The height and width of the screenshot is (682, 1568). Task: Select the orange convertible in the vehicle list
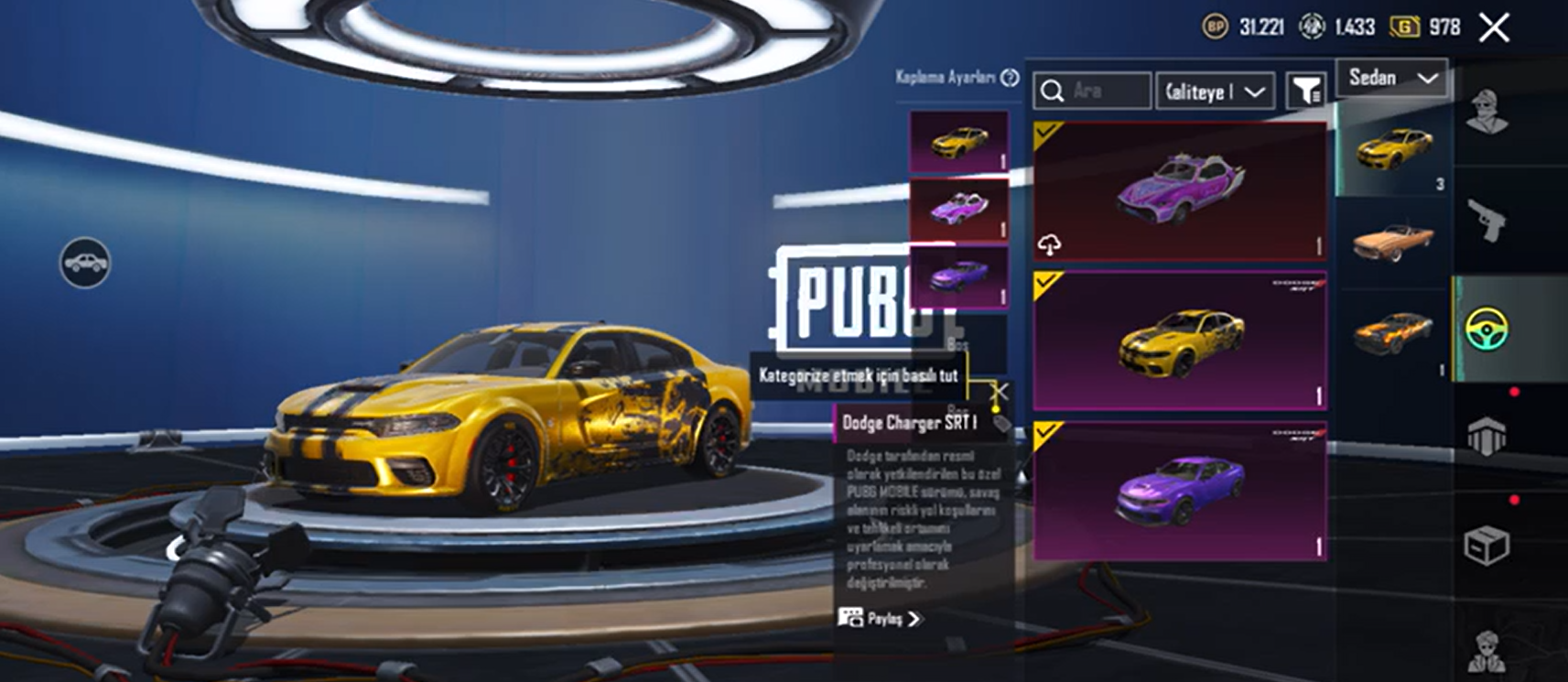click(1392, 242)
